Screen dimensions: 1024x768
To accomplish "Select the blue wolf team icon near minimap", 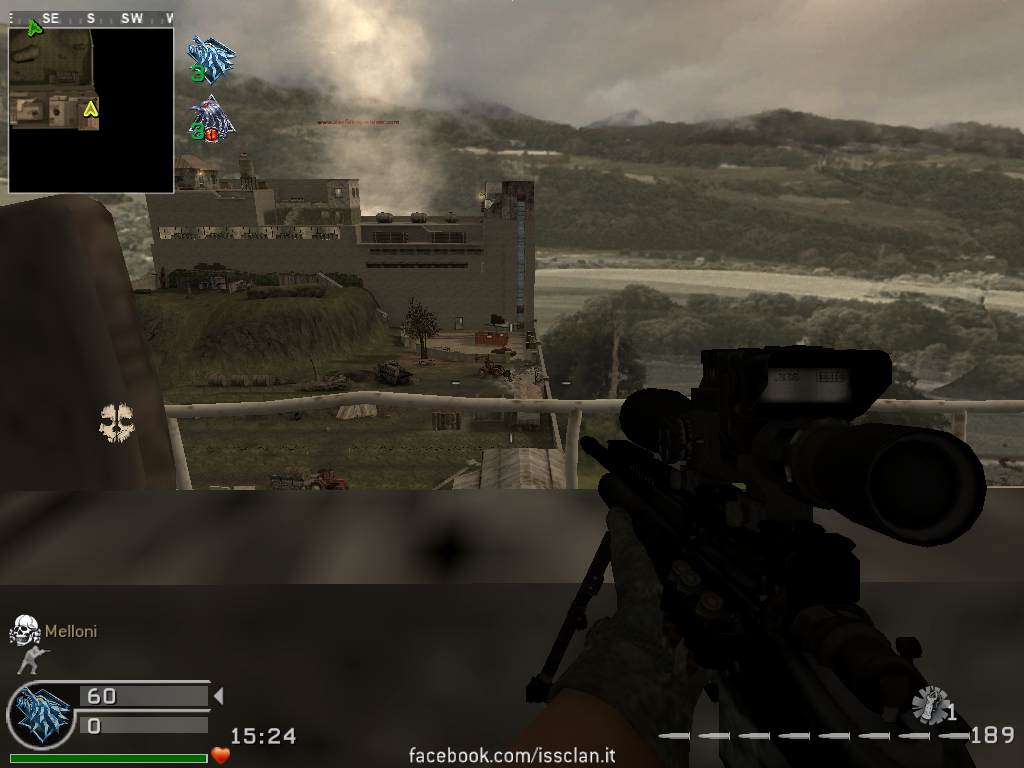I will [211, 58].
